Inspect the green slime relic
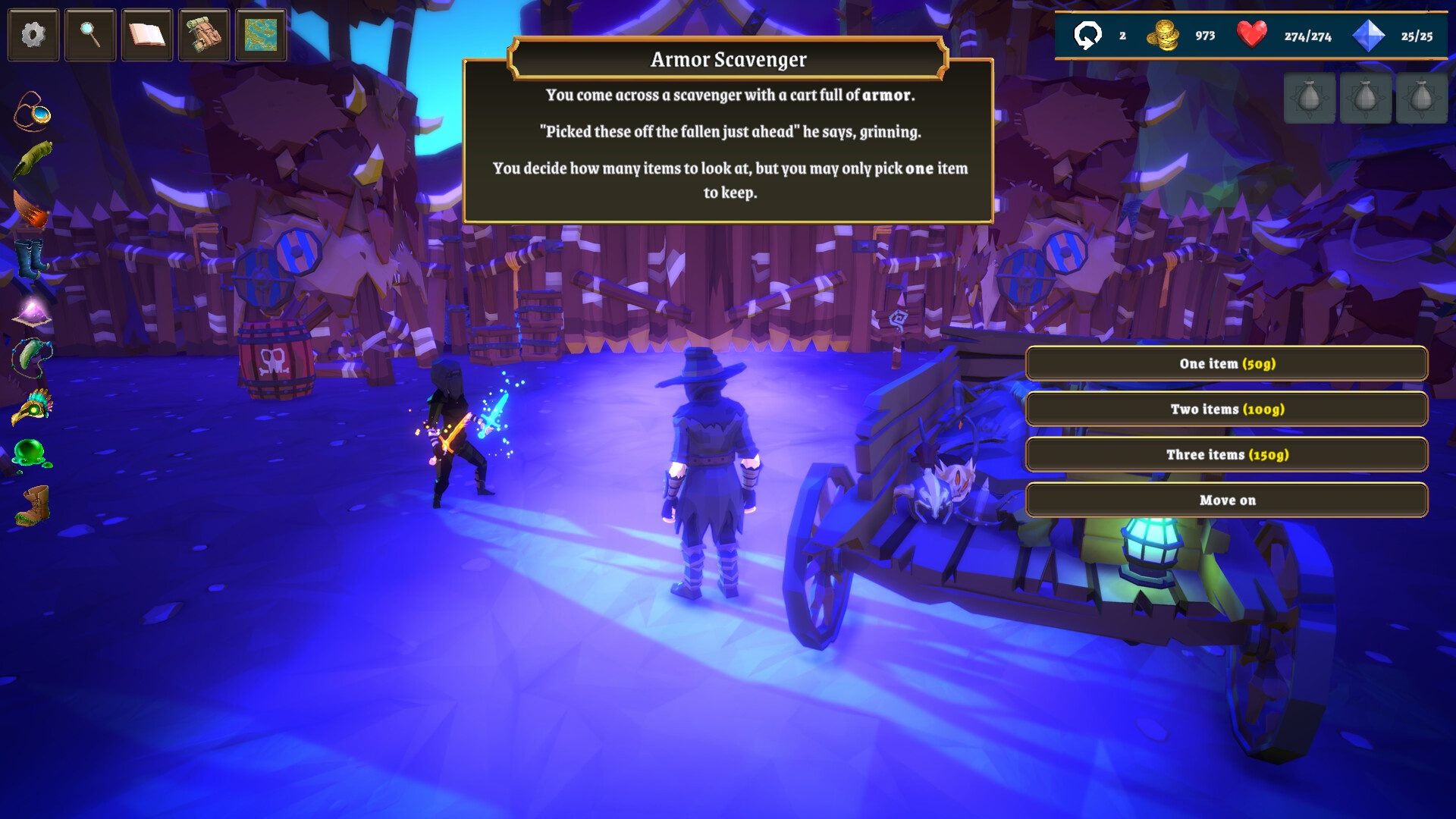 (x=32, y=455)
